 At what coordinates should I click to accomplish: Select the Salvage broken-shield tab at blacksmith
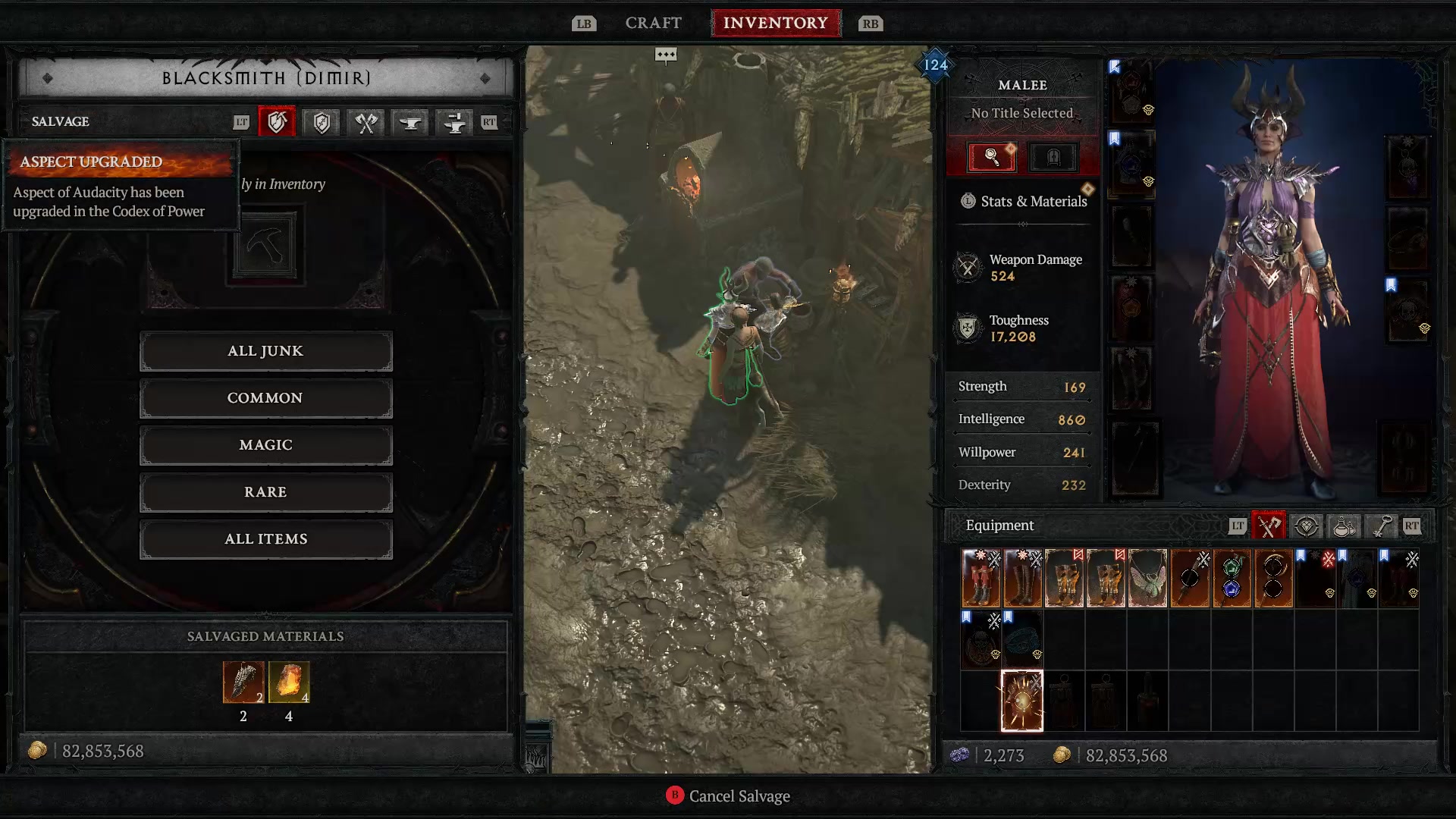pyautogui.click(x=277, y=122)
